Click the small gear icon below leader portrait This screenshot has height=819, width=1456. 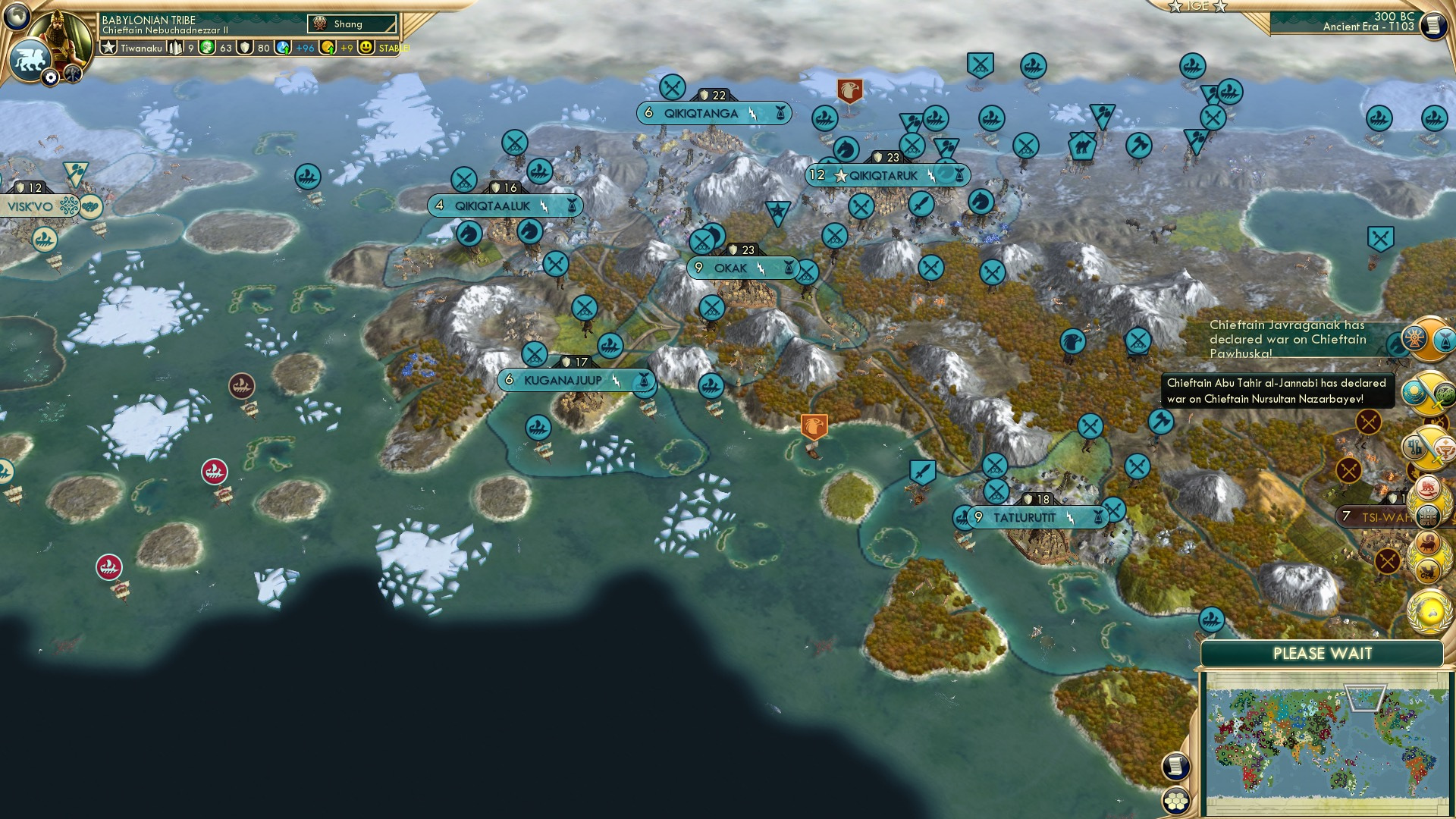(50, 77)
